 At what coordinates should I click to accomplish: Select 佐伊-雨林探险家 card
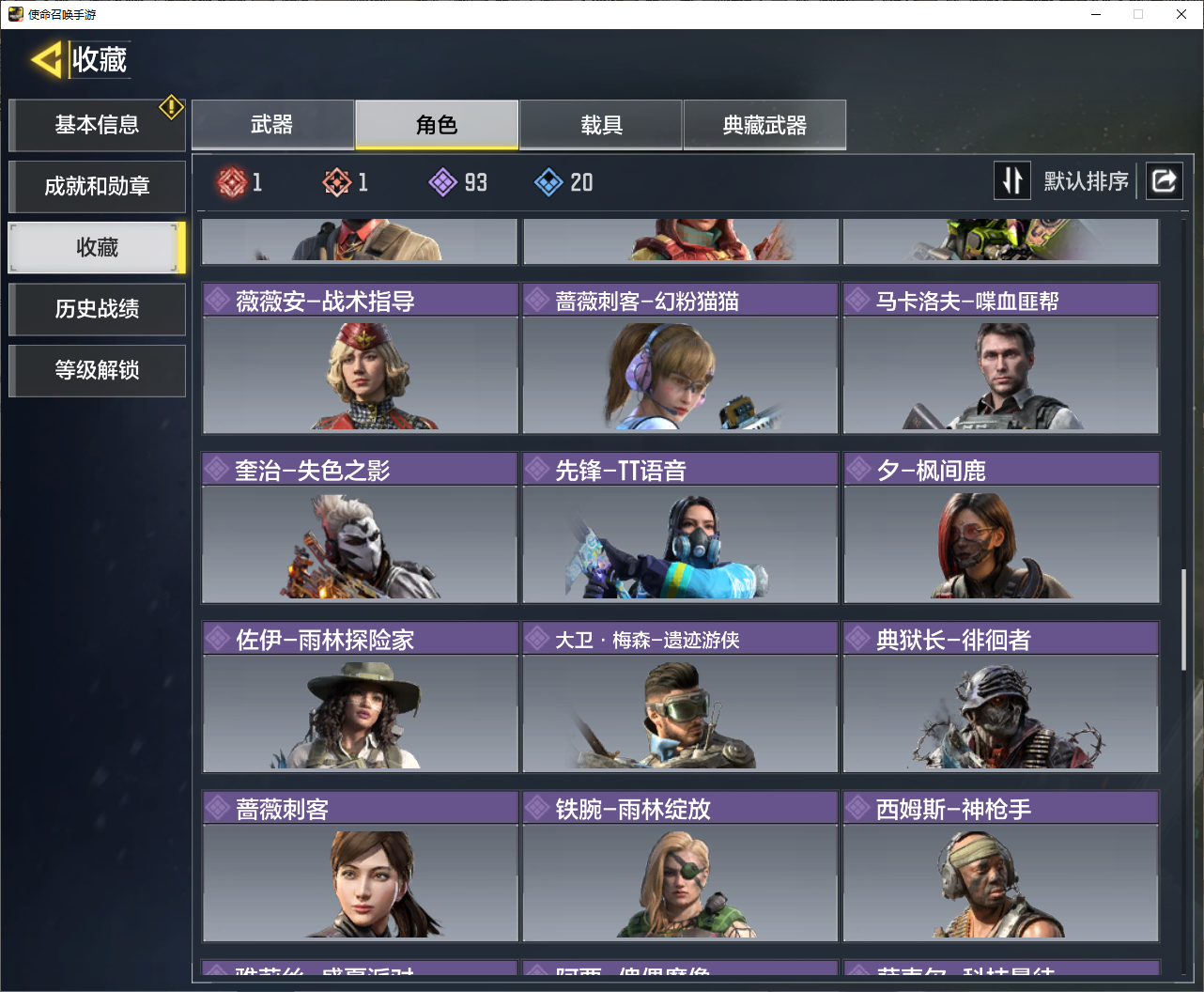[361, 696]
